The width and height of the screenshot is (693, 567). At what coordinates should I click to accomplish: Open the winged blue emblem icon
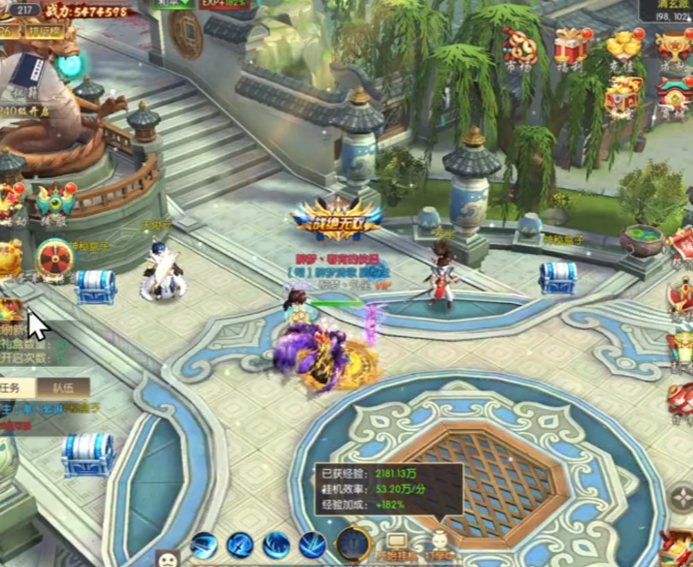[56, 201]
